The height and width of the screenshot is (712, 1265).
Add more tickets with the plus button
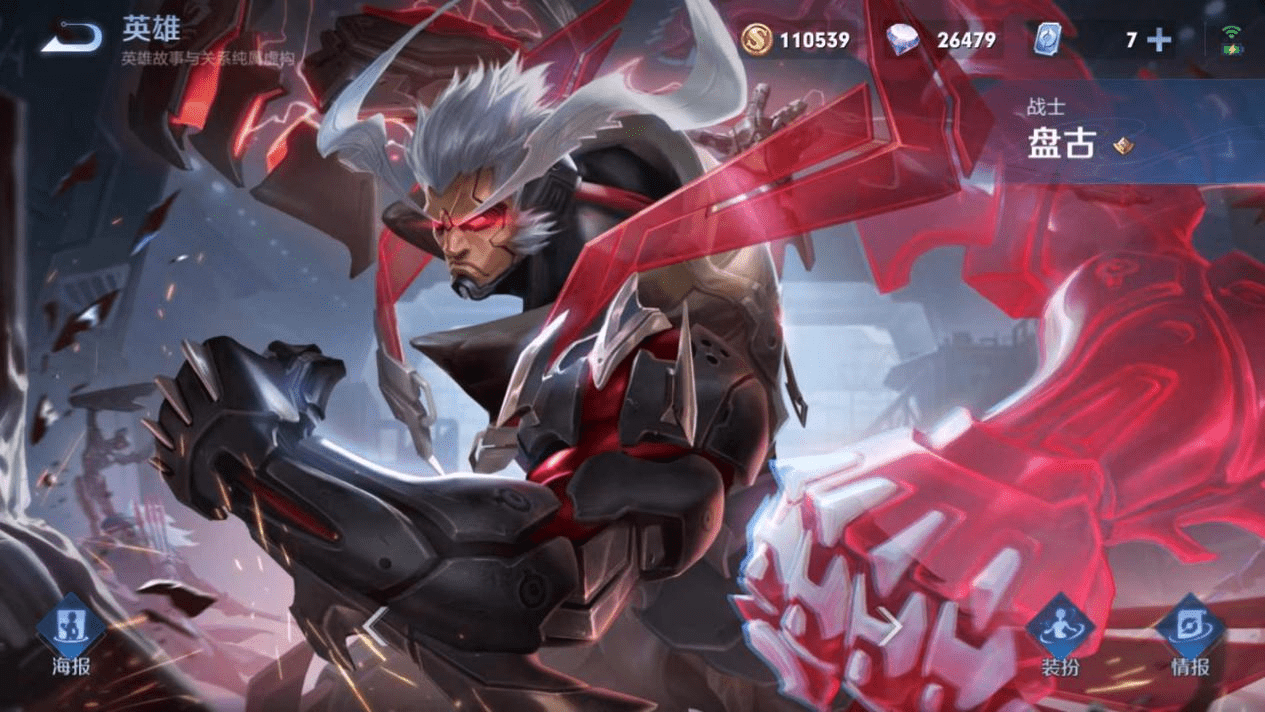click(1159, 40)
